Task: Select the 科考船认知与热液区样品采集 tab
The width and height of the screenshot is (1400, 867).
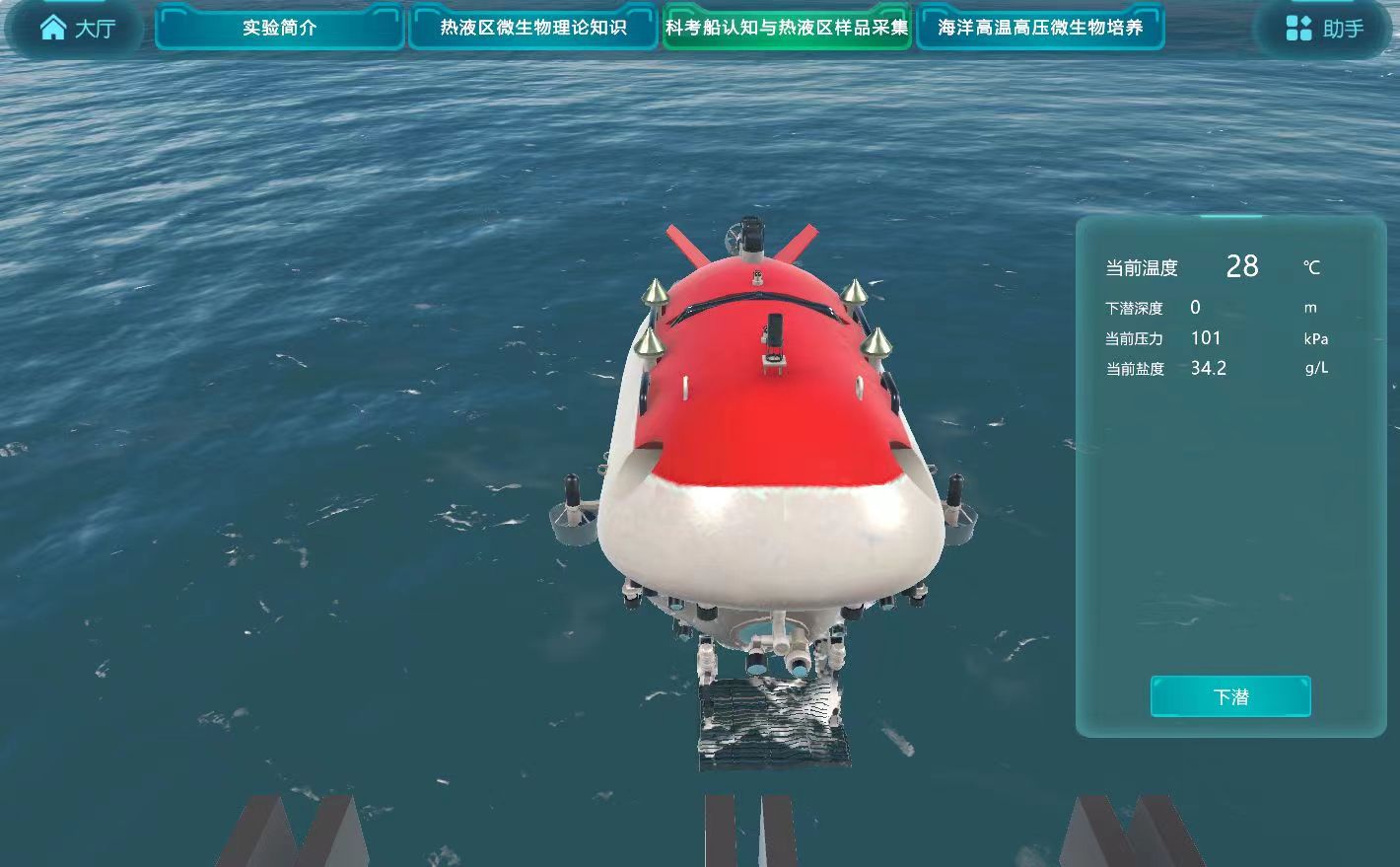Action: tap(786, 28)
